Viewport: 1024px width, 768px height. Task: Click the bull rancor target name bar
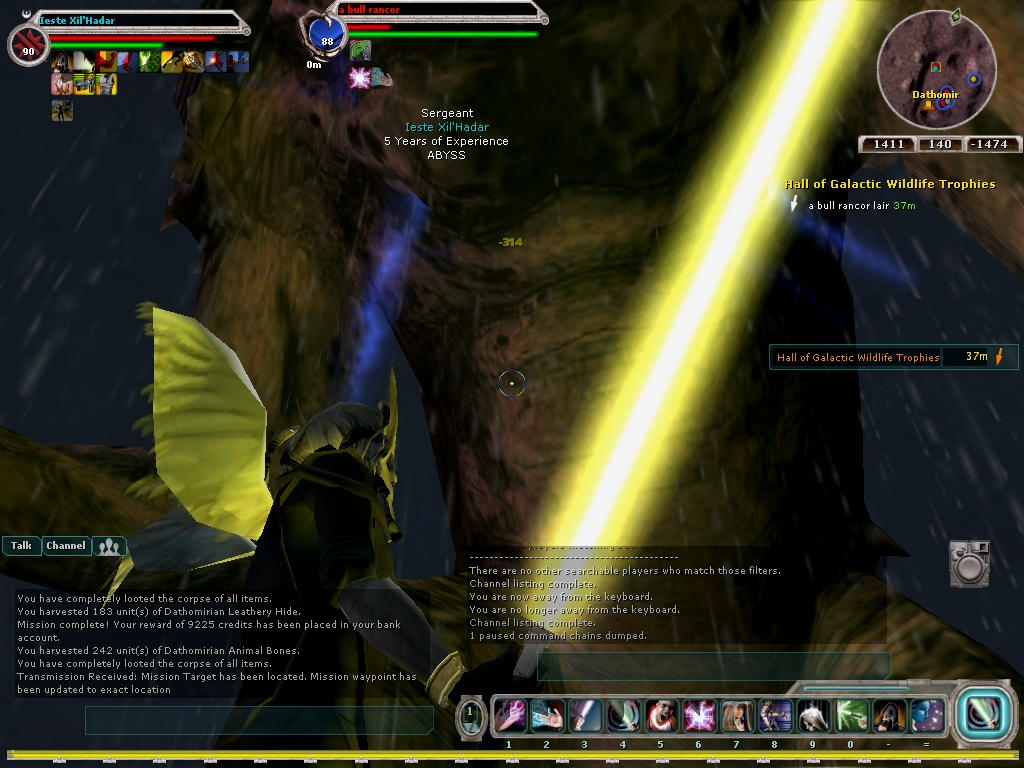[440, 12]
